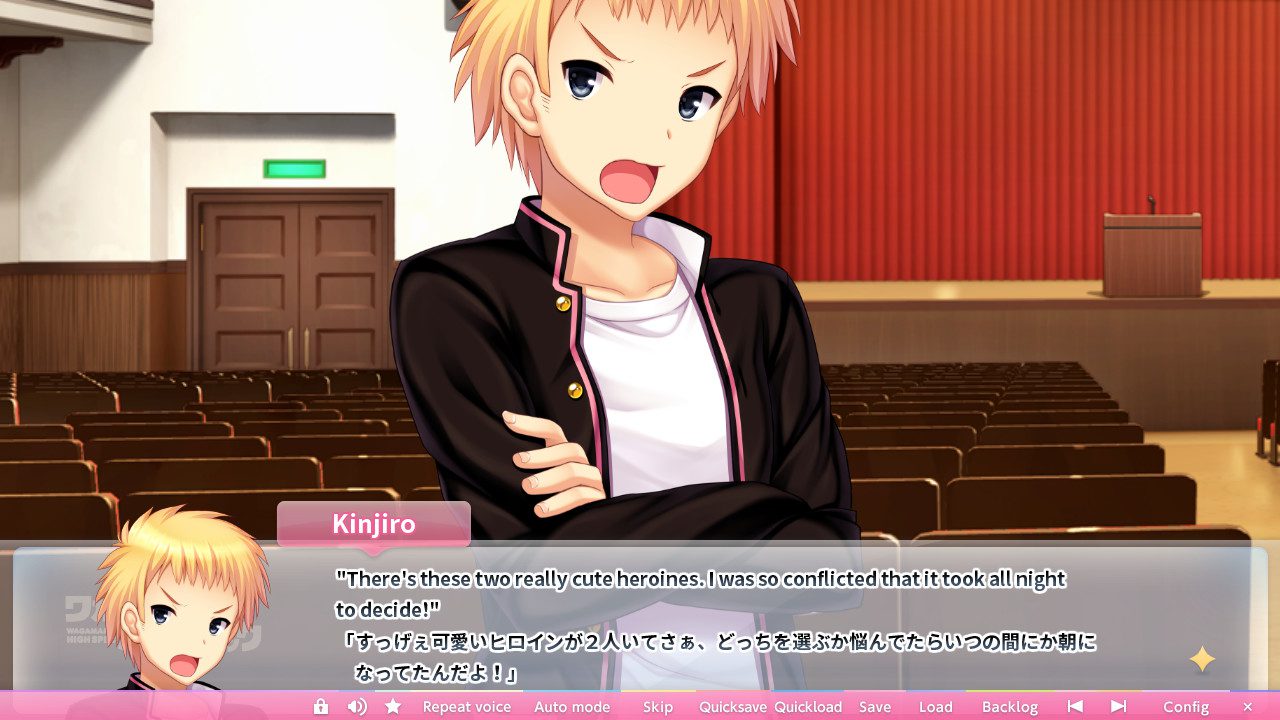Open the Save screen
This screenshot has height=720, width=1280.
coord(875,706)
